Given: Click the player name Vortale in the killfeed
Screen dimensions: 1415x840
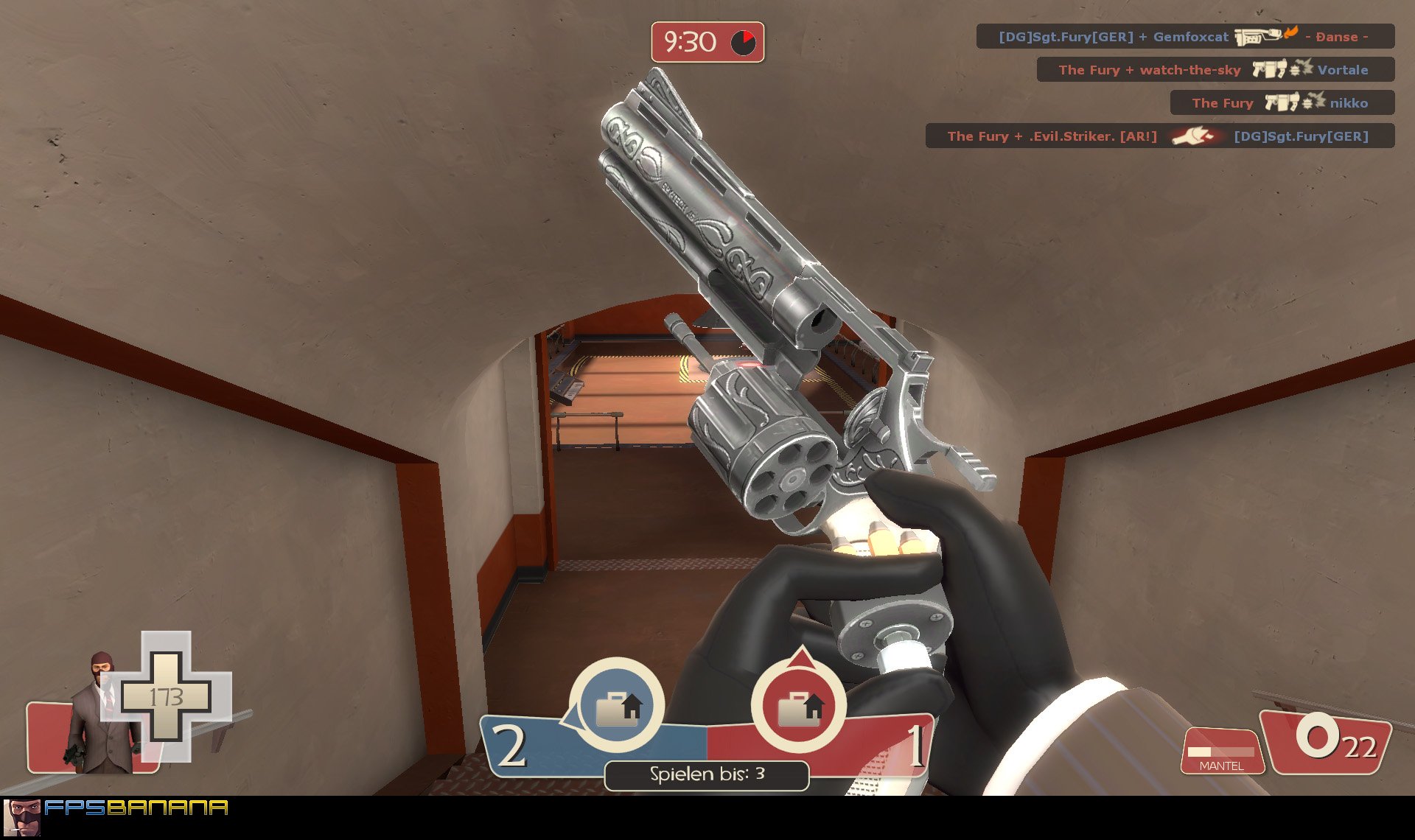Looking at the screenshot, I should pos(1344,69).
